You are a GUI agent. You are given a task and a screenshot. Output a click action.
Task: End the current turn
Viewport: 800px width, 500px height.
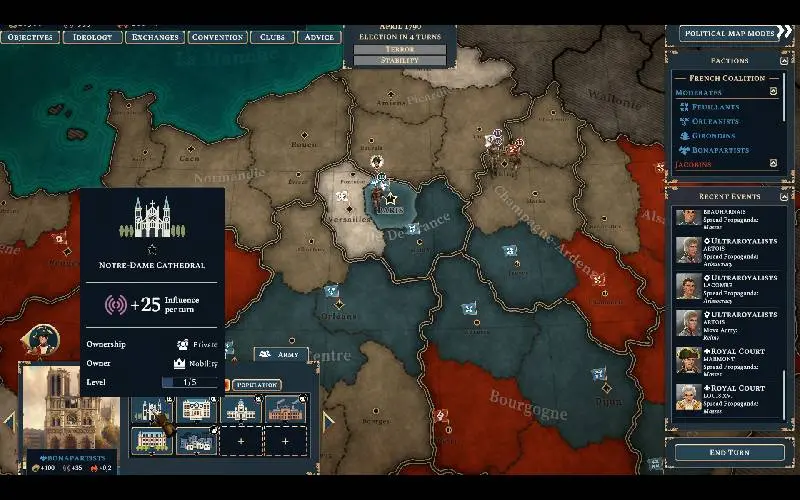tap(729, 452)
